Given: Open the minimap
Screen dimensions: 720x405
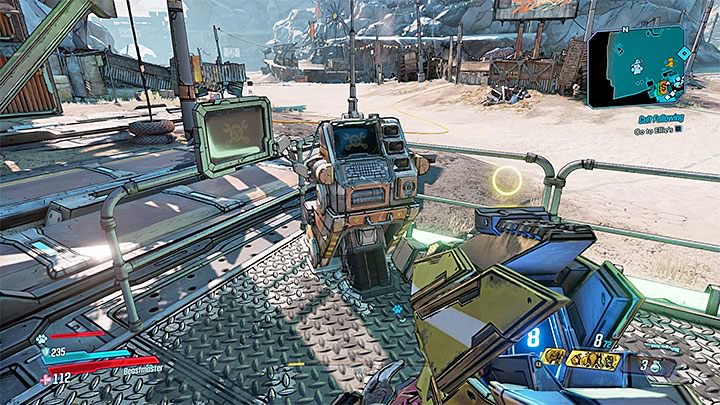Looking at the screenshot, I should (638, 66).
